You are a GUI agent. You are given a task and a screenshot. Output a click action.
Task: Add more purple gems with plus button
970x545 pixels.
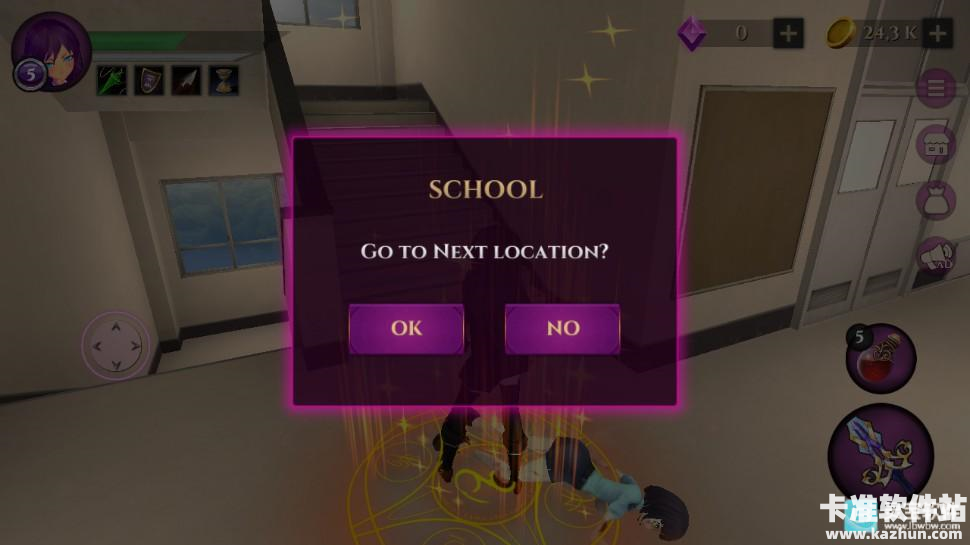tap(788, 33)
